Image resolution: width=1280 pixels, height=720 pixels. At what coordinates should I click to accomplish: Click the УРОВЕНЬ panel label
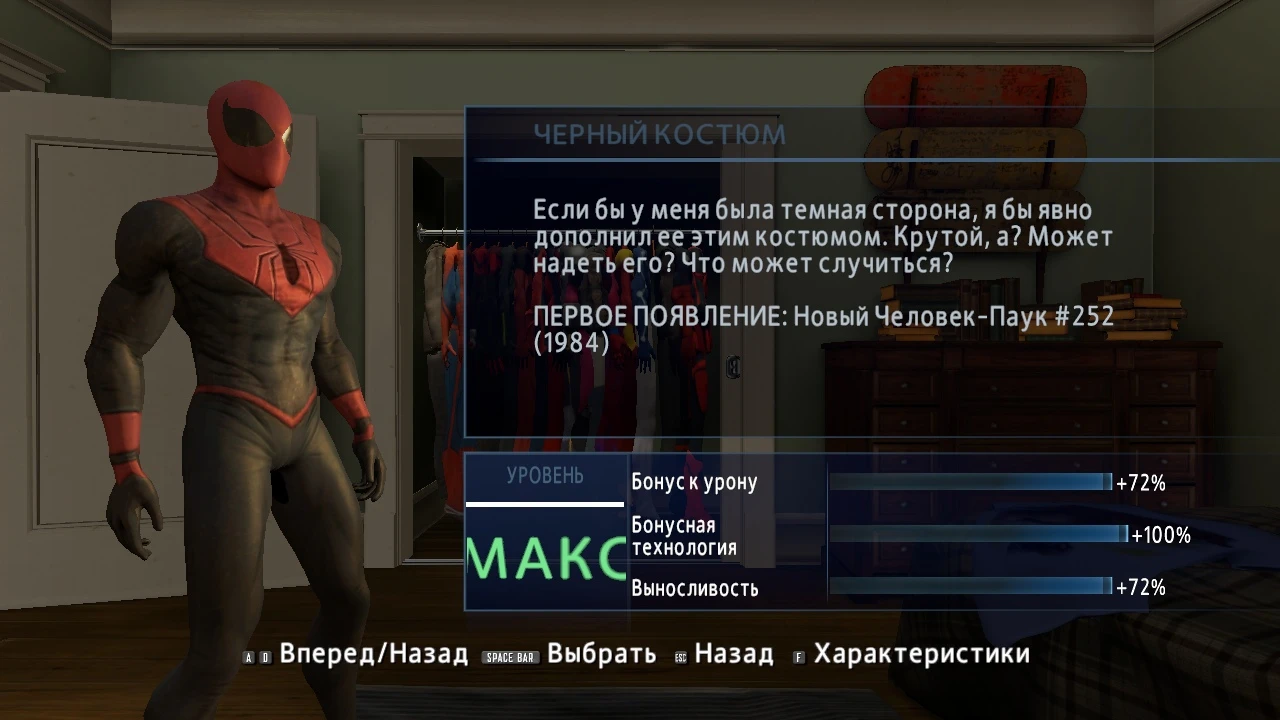click(544, 477)
